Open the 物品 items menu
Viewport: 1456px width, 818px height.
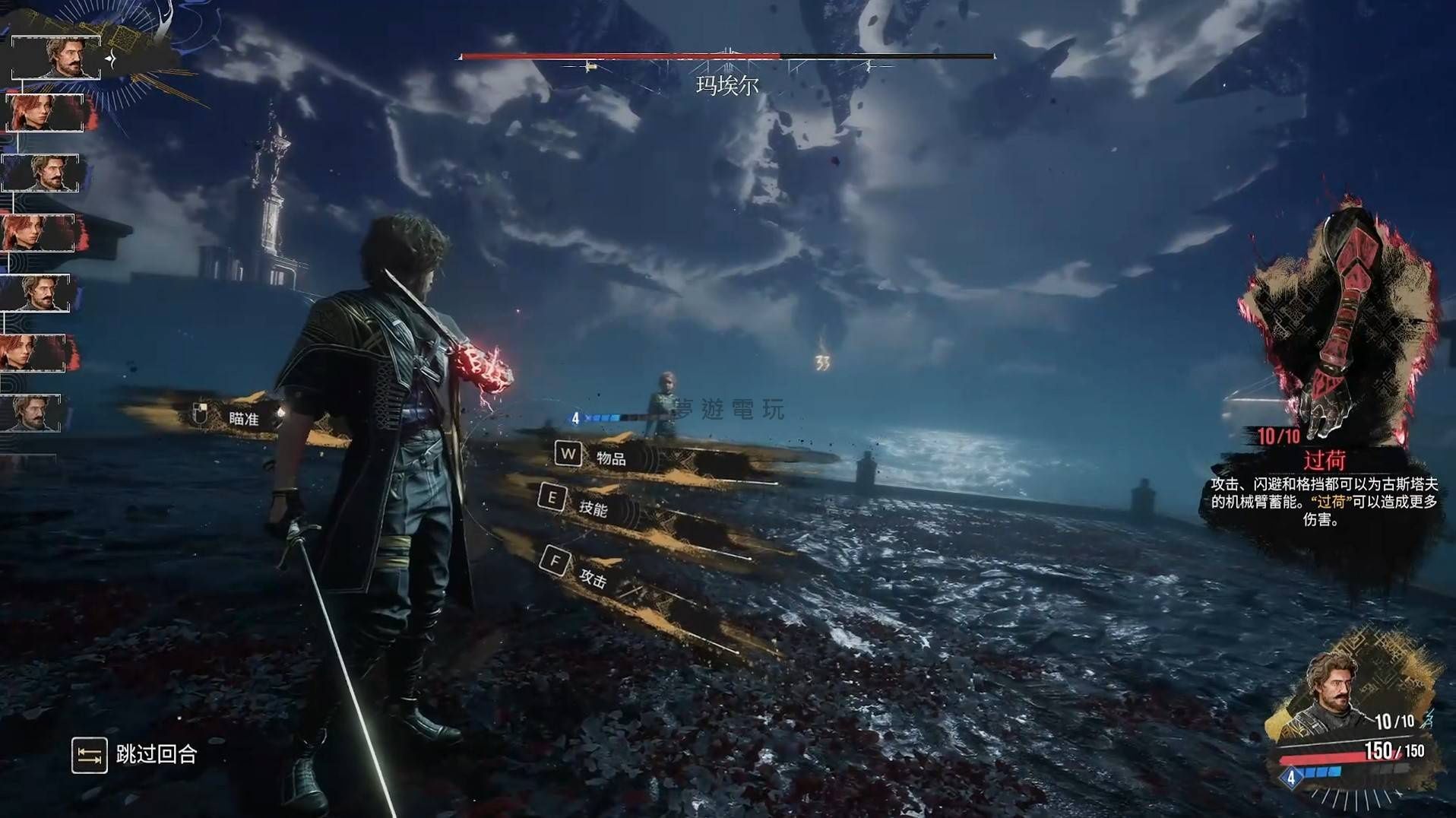(610, 458)
